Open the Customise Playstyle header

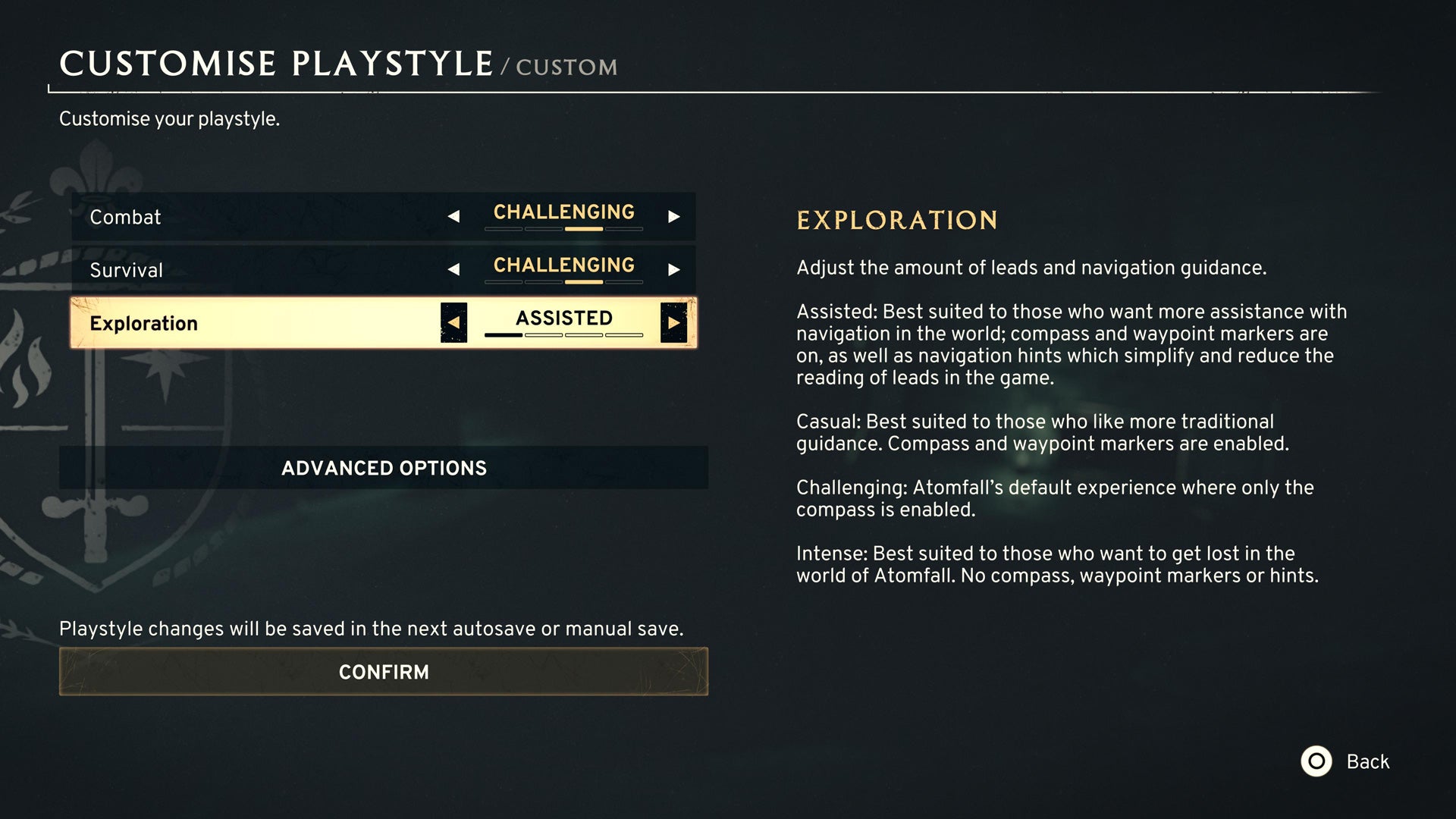pos(277,64)
